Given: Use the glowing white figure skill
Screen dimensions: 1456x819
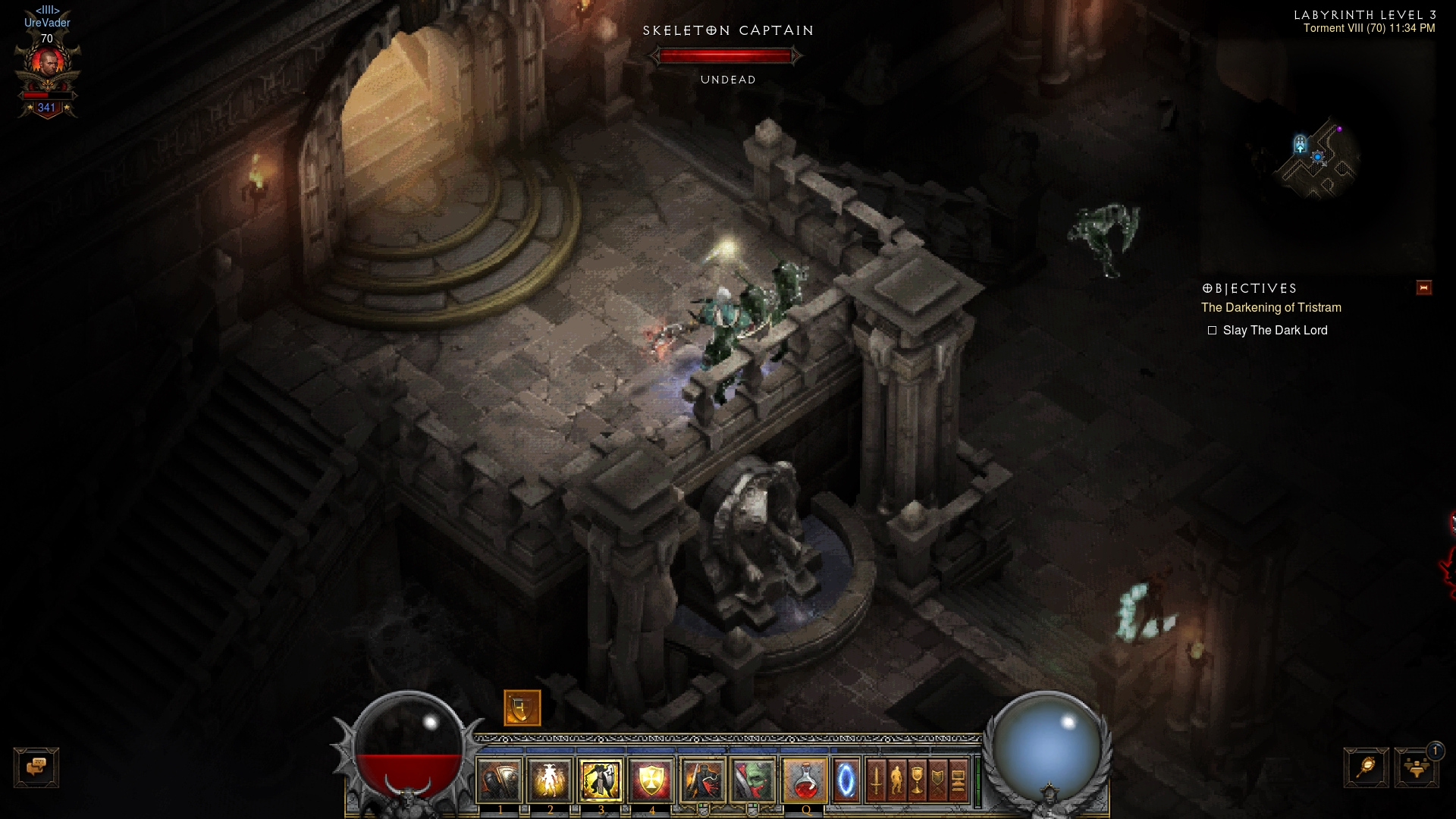Looking at the screenshot, I should tap(550, 780).
